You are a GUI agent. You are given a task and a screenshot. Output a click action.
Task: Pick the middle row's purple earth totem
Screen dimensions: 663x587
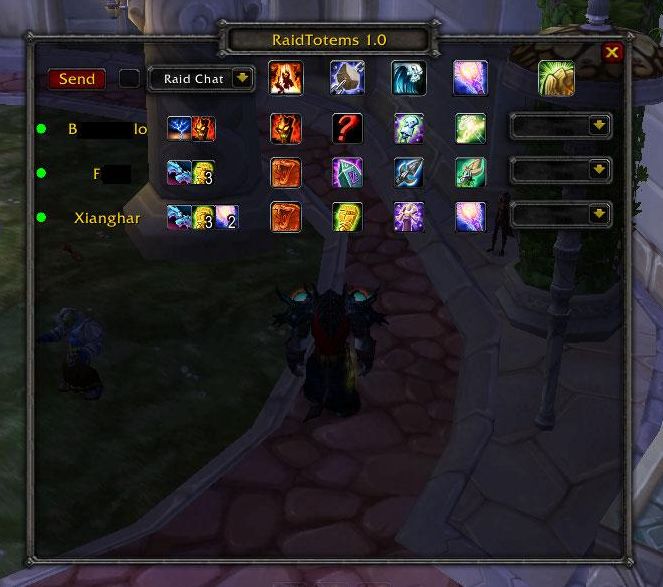tap(347, 172)
